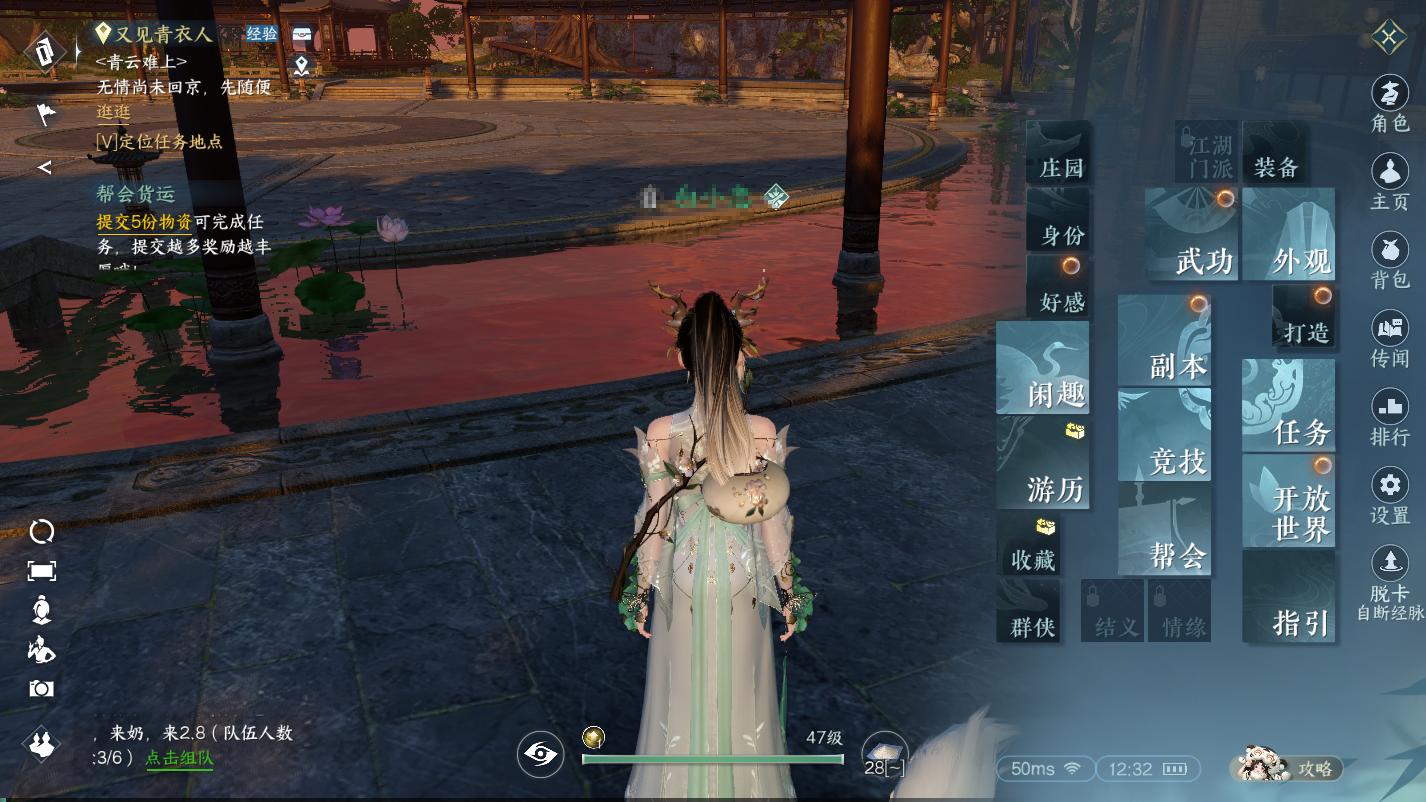
Task: Click 点击组队 to join the team
Action: click(x=179, y=758)
